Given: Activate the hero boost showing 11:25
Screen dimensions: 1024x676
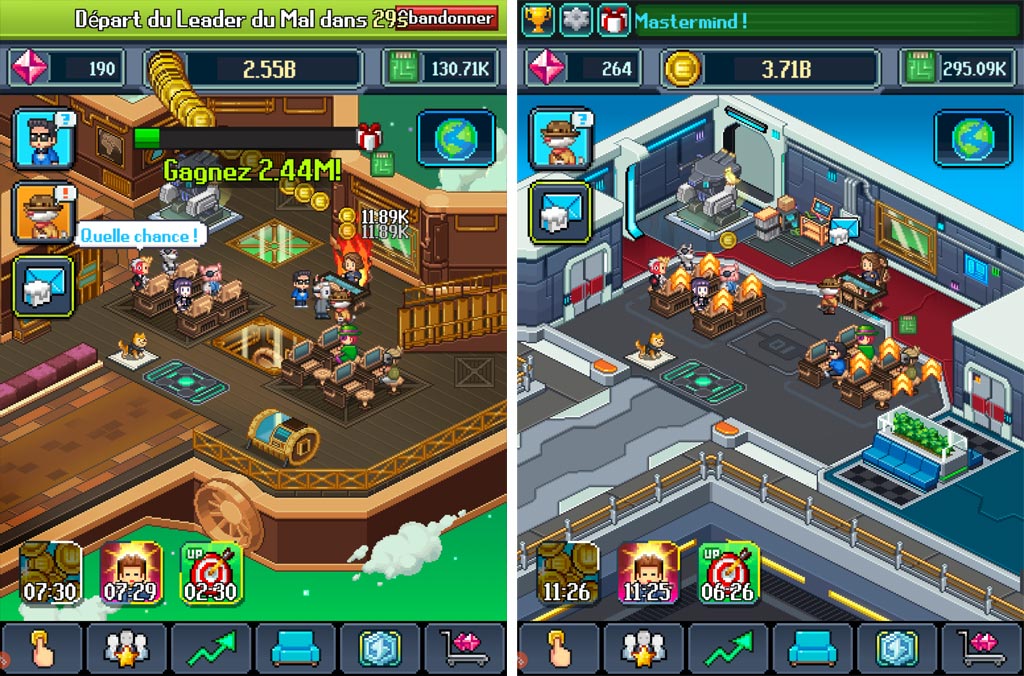Looking at the screenshot, I should pyautogui.click(x=648, y=574).
